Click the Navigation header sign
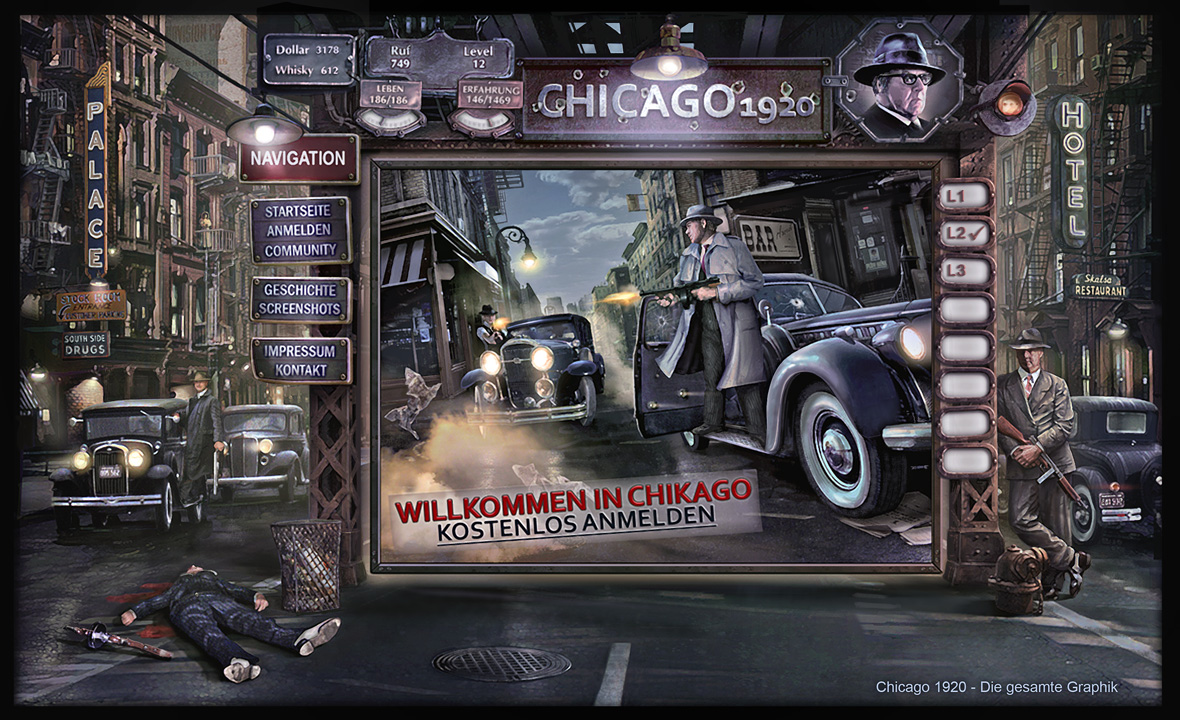This screenshot has width=1180, height=720. pos(298,158)
